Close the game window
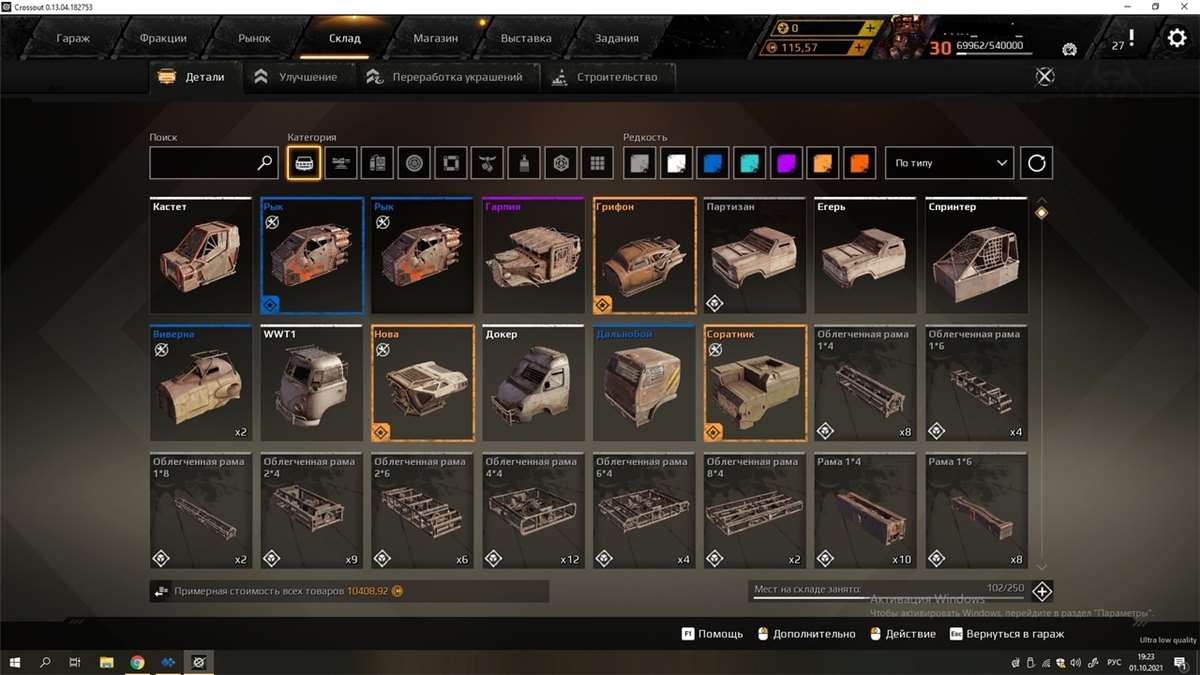 tap(1182, 7)
